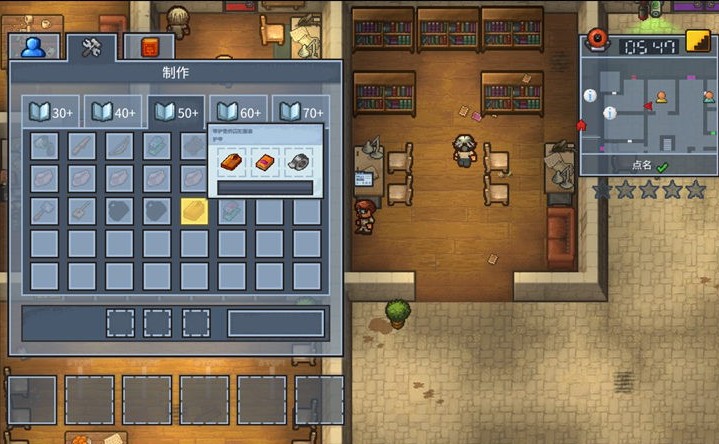
Task: Select the 30+ intellect recipe category
Action: click(x=49, y=113)
